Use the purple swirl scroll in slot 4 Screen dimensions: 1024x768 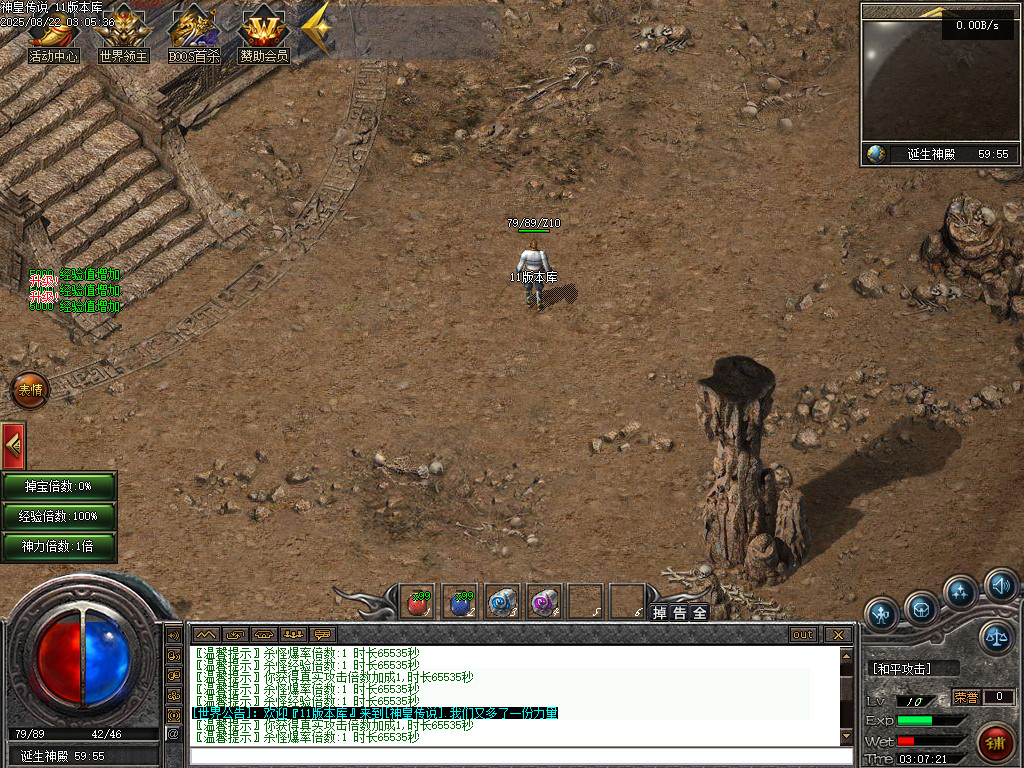coord(543,603)
